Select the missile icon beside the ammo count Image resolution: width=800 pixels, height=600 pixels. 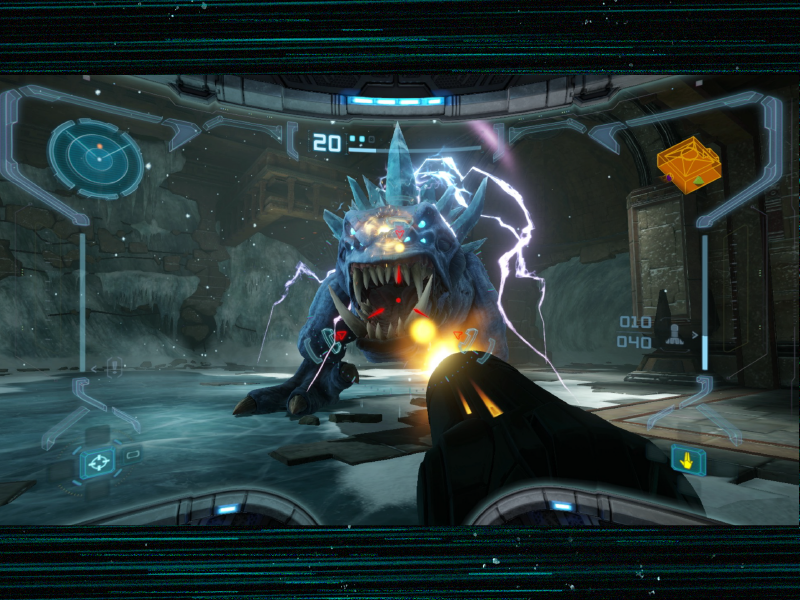[676, 333]
